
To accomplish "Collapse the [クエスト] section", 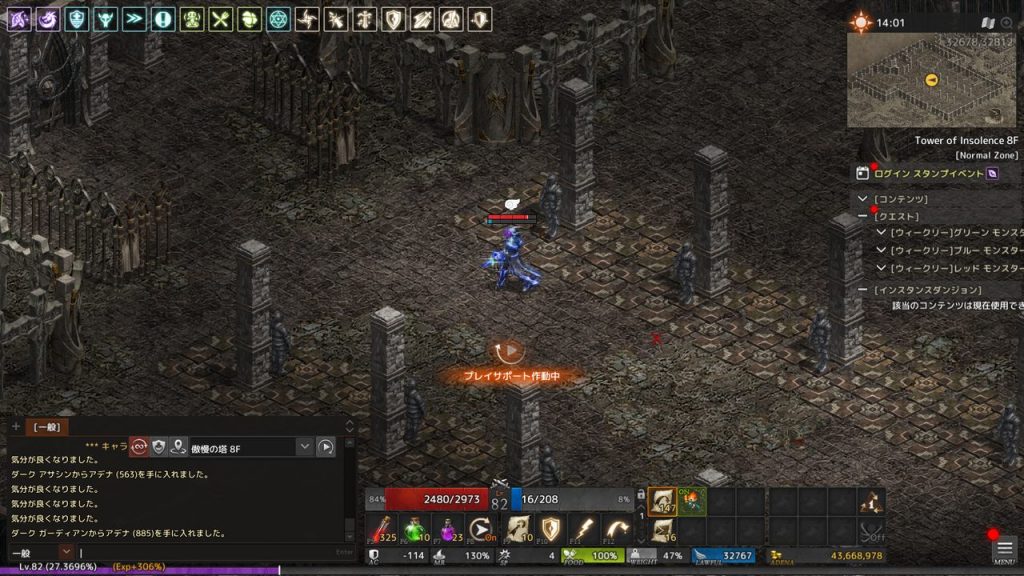I will pos(863,216).
